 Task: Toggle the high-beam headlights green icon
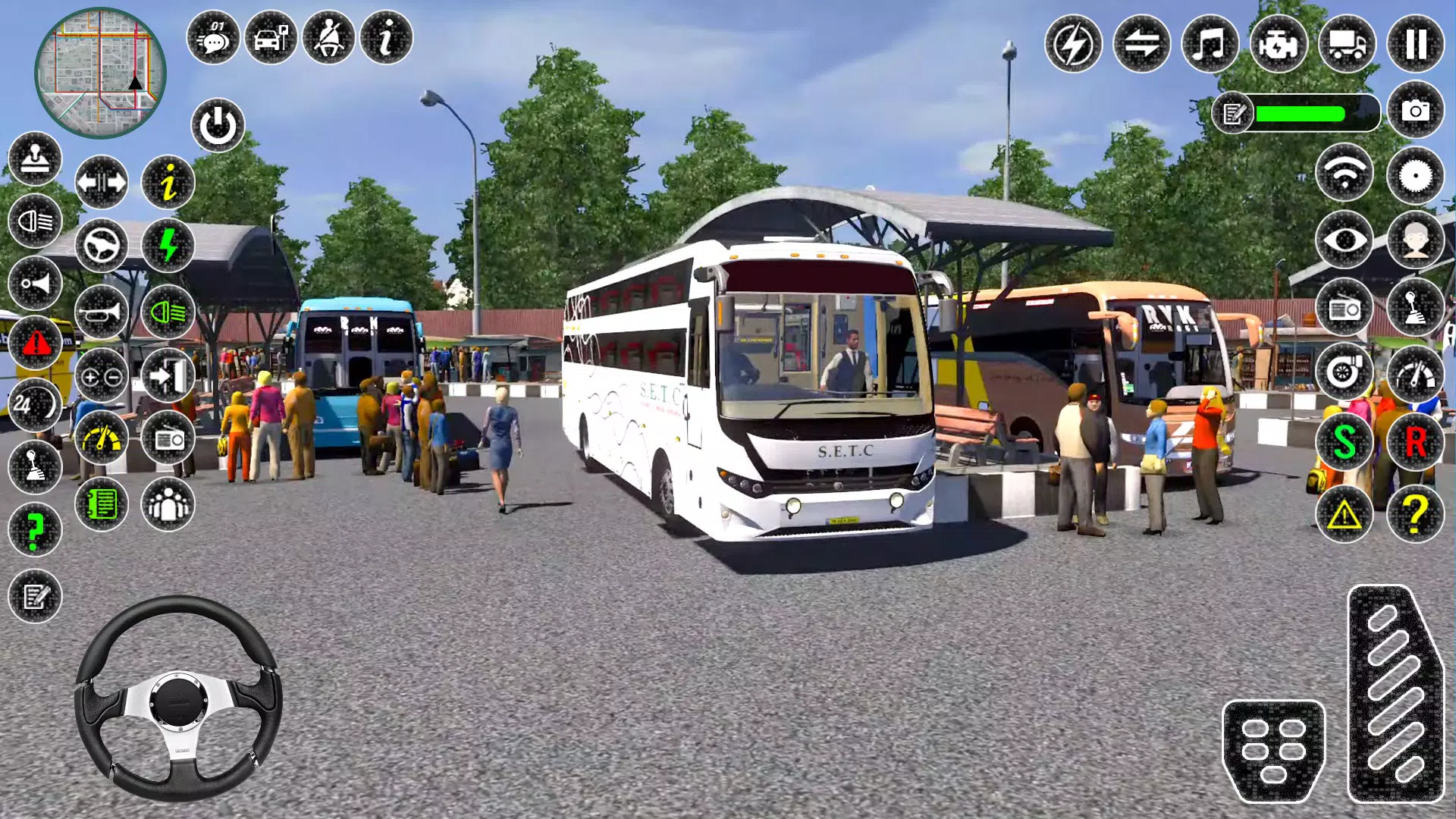[x=168, y=312]
